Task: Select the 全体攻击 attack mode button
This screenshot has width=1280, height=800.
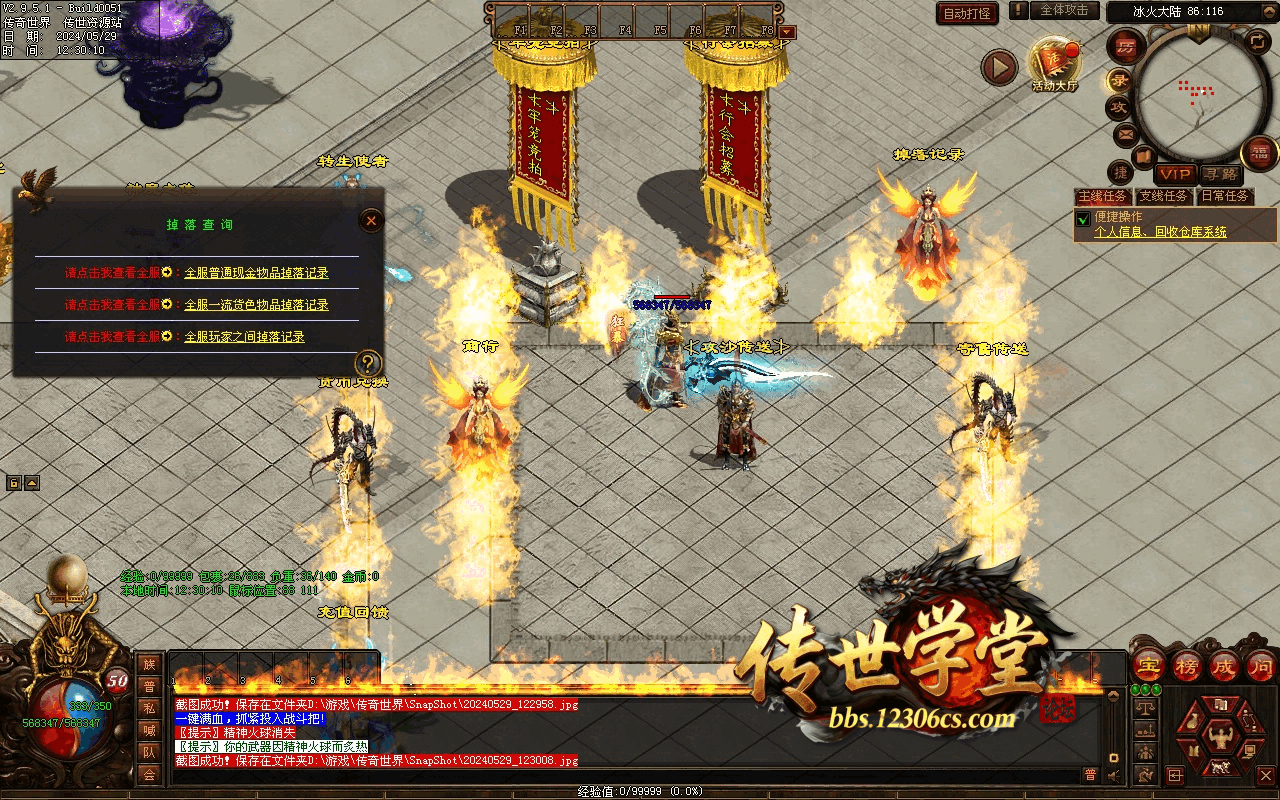Action: [x=1064, y=10]
